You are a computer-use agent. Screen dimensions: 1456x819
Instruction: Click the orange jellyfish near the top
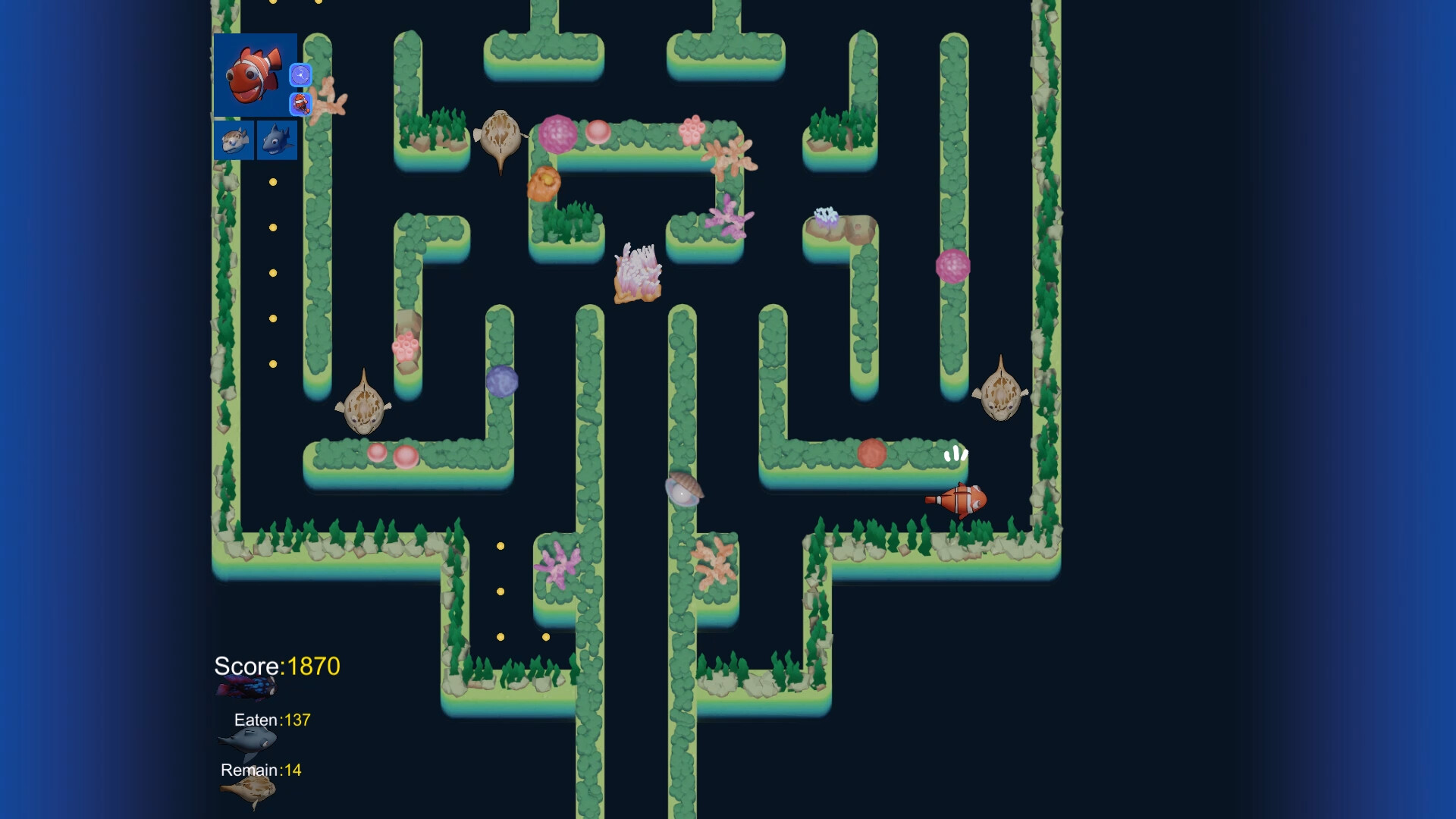tap(544, 182)
